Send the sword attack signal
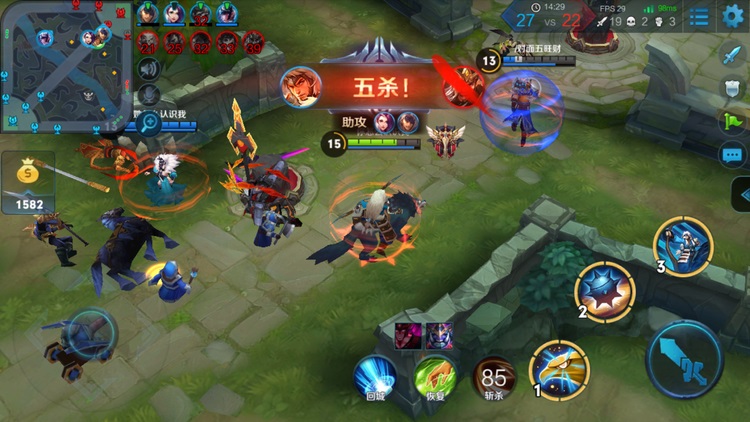Screen dimensions: 750x422 pyautogui.click(x=732, y=56)
